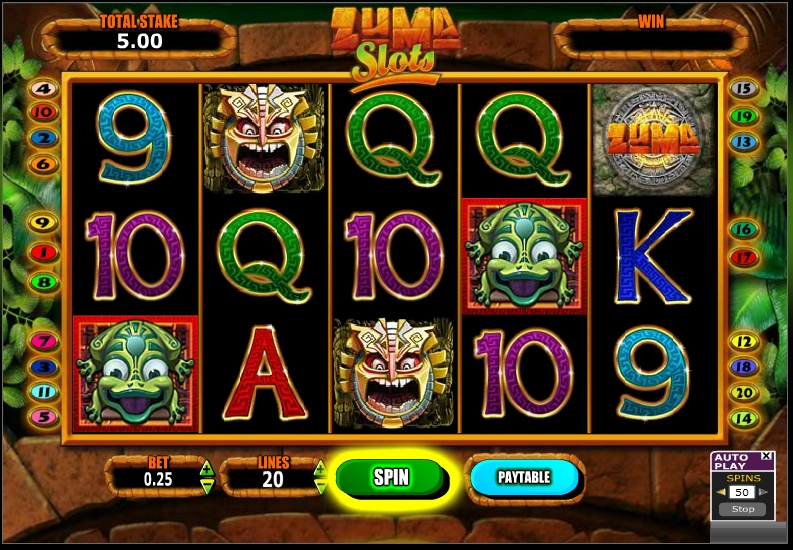This screenshot has width=793, height=550.
Task: Raise the number of lines
Action: [320, 467]
